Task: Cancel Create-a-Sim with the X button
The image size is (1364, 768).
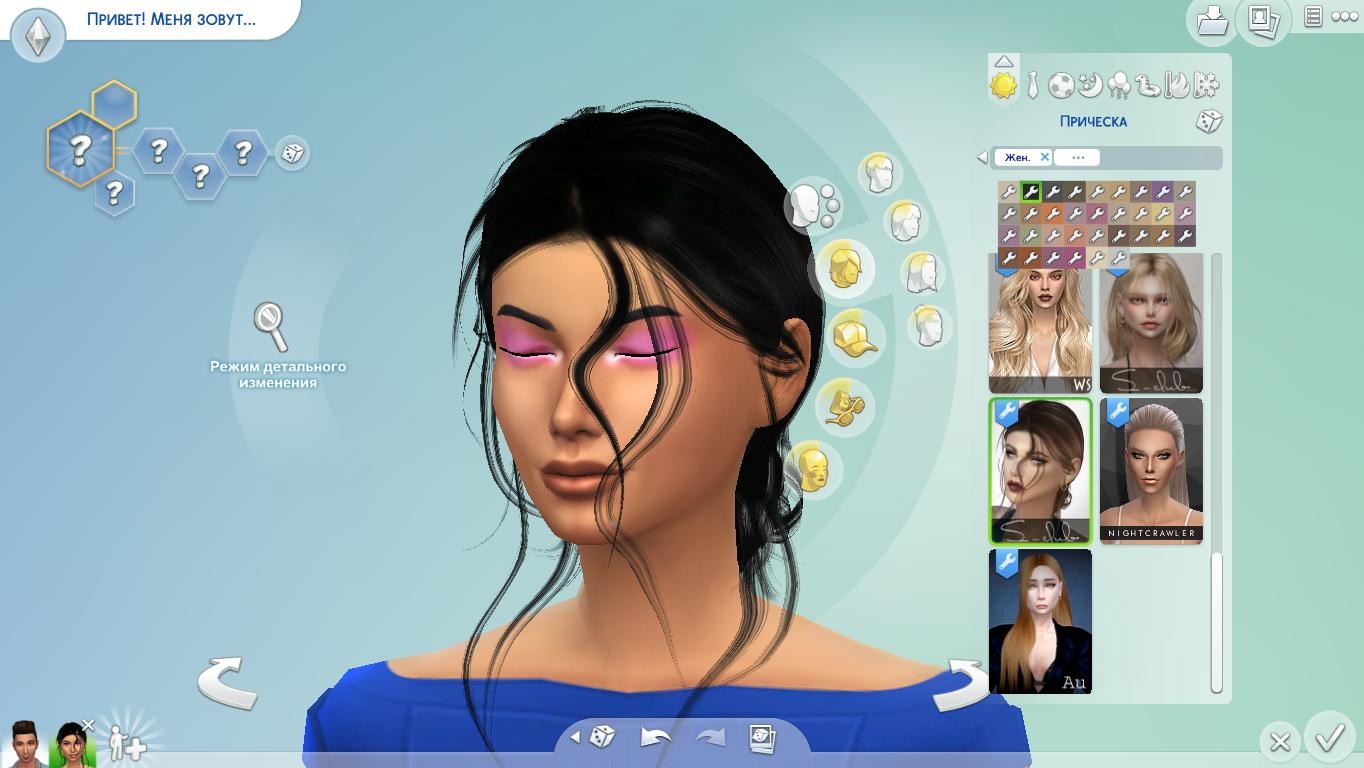Action: point(1279,742)
